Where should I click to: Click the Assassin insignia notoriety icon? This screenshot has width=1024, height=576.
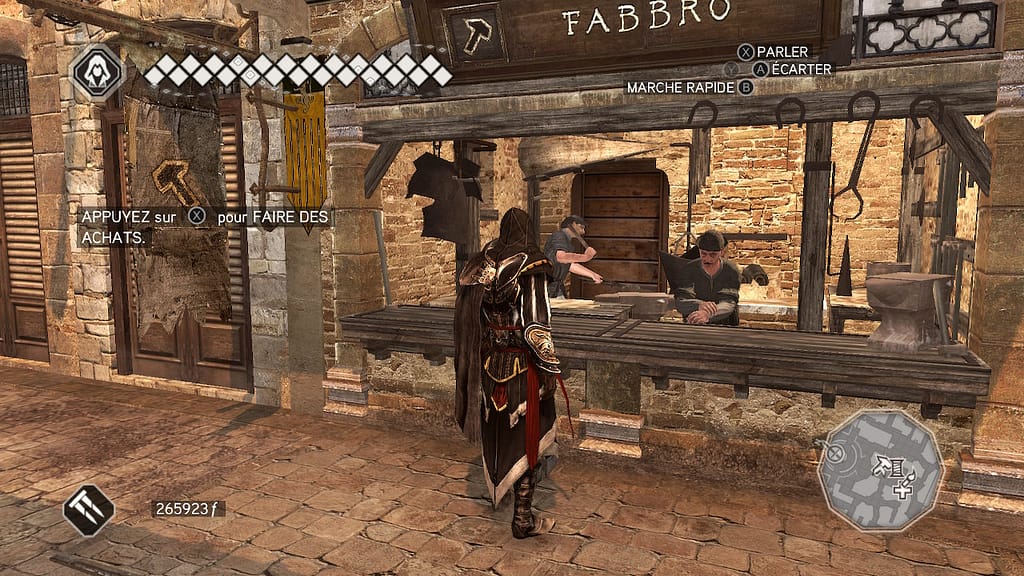[x=97, y=71]
